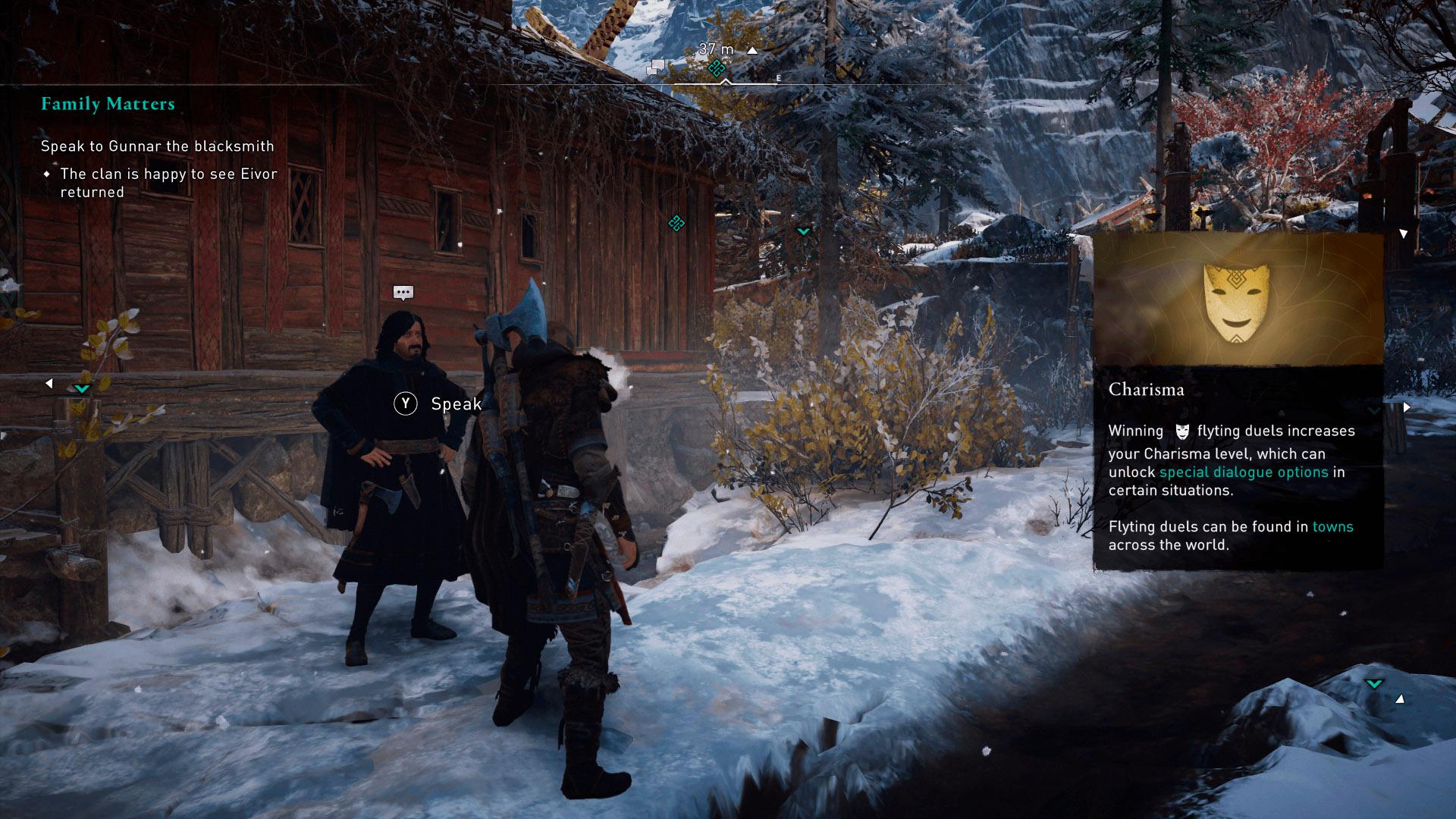This screenshot has width=1456, height=819.
Task: Follow the teal towns link
Action: [x=1332, y=526]
